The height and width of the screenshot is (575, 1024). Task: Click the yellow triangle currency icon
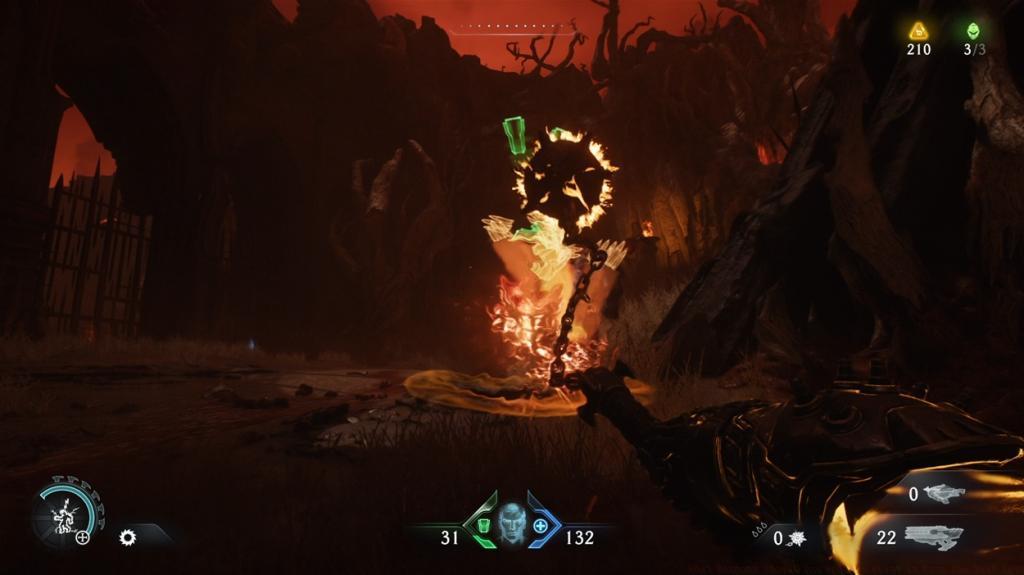[x=918, y=31]
